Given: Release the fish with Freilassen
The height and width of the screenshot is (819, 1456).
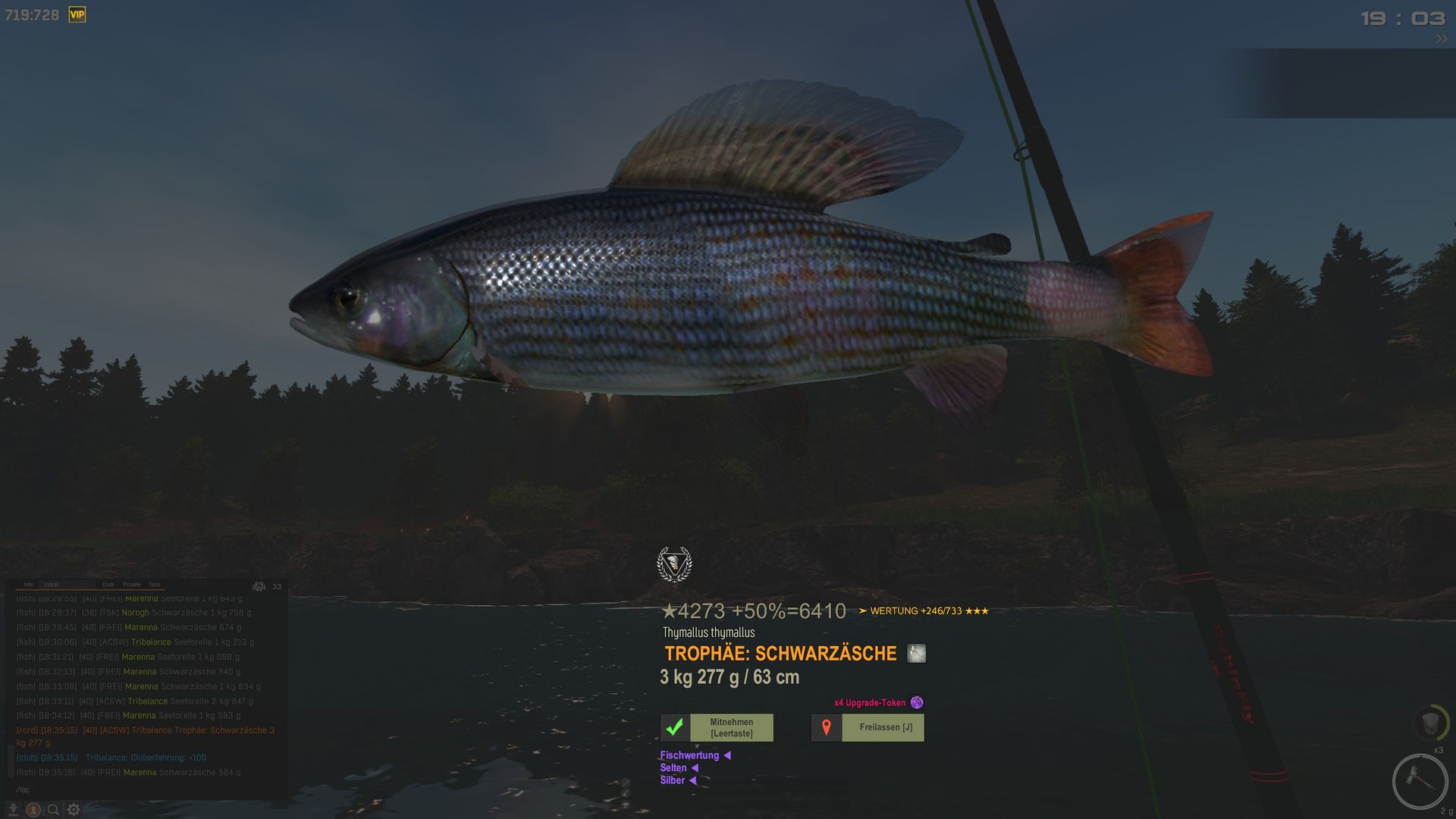Looking at the screenshot, I should pyautogui.click(x=868, y=728).
